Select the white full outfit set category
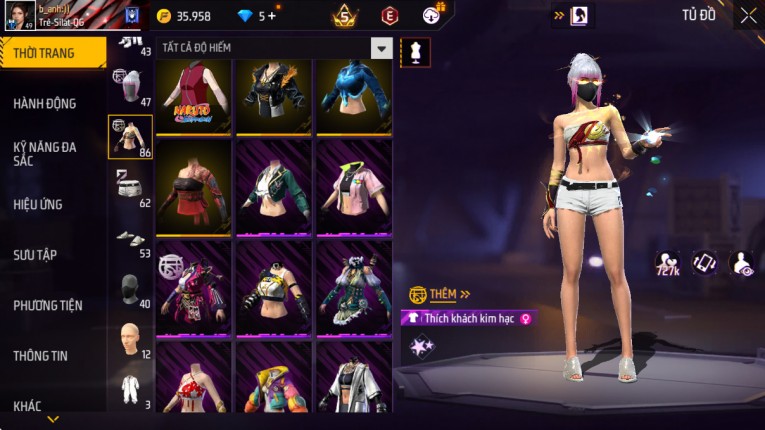Screen dimensions: 765x430 coord(129,389)
